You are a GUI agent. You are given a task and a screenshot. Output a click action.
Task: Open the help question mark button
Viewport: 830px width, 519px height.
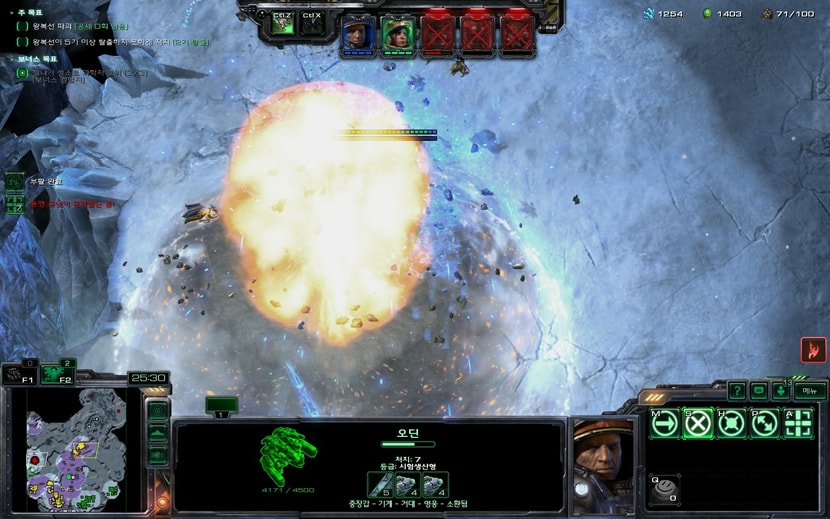(737, 391)
